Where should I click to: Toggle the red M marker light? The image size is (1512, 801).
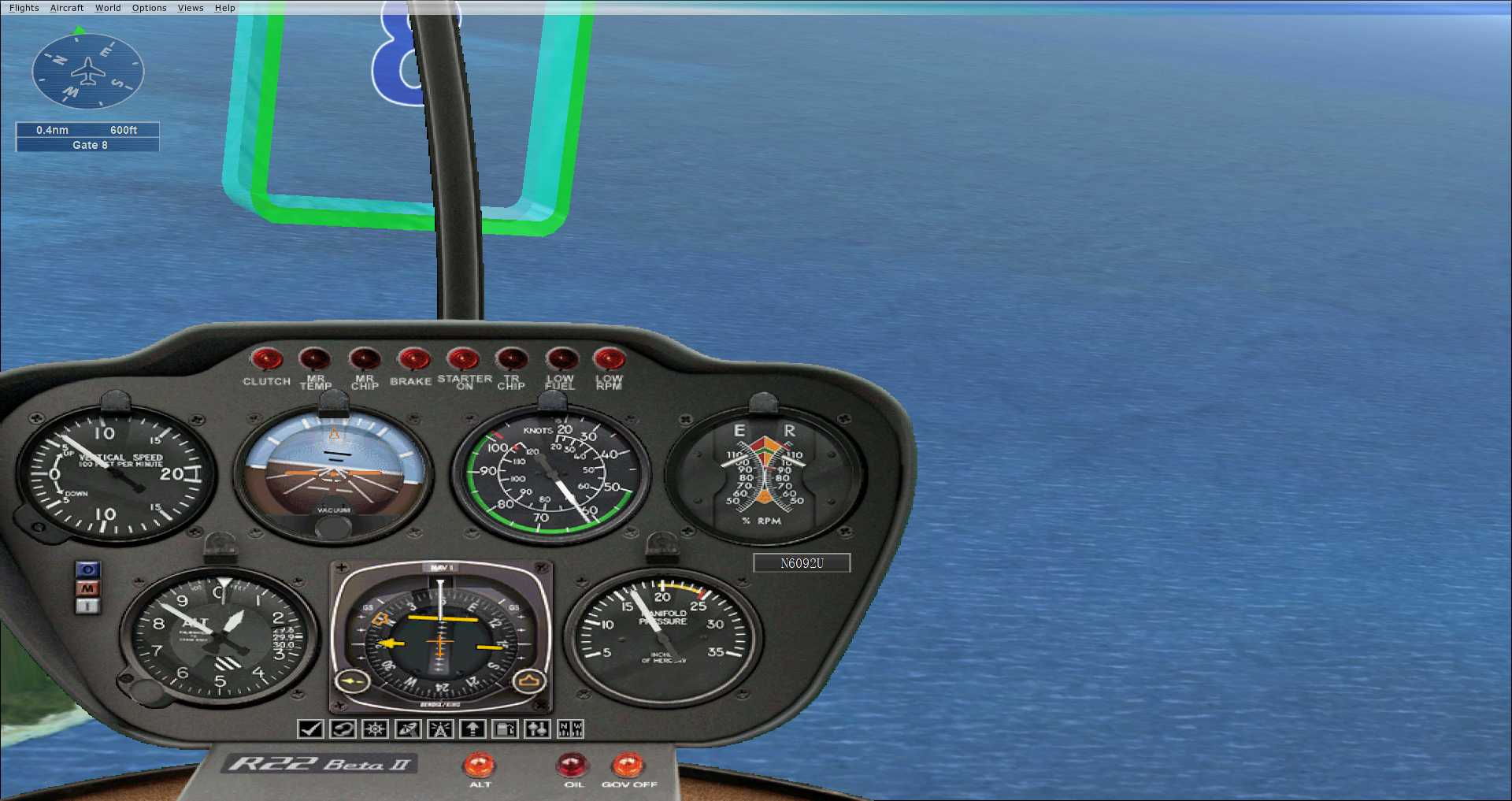point(87,587)
